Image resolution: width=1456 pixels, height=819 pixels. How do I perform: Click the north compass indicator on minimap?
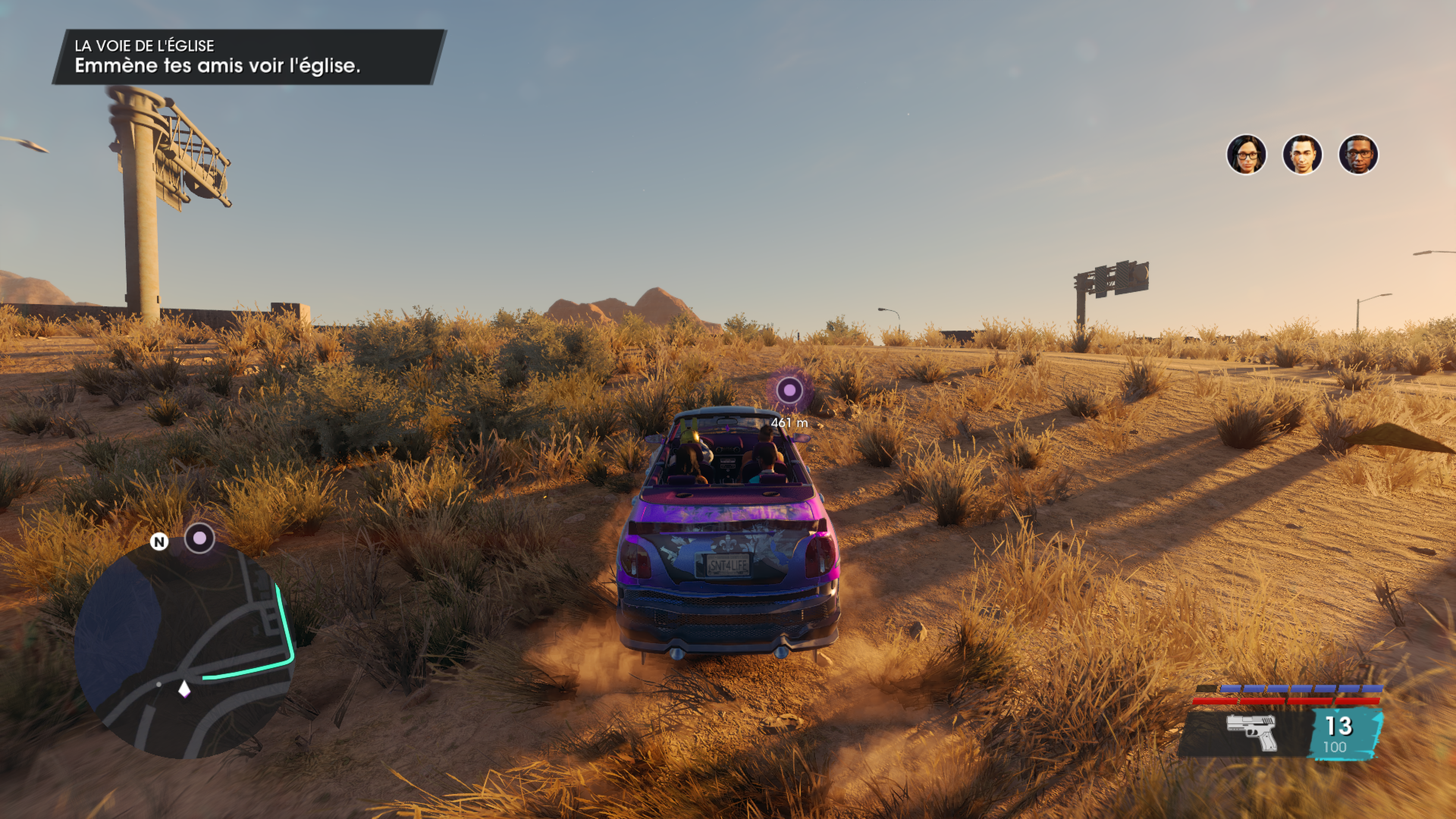[x=159, y=542]
